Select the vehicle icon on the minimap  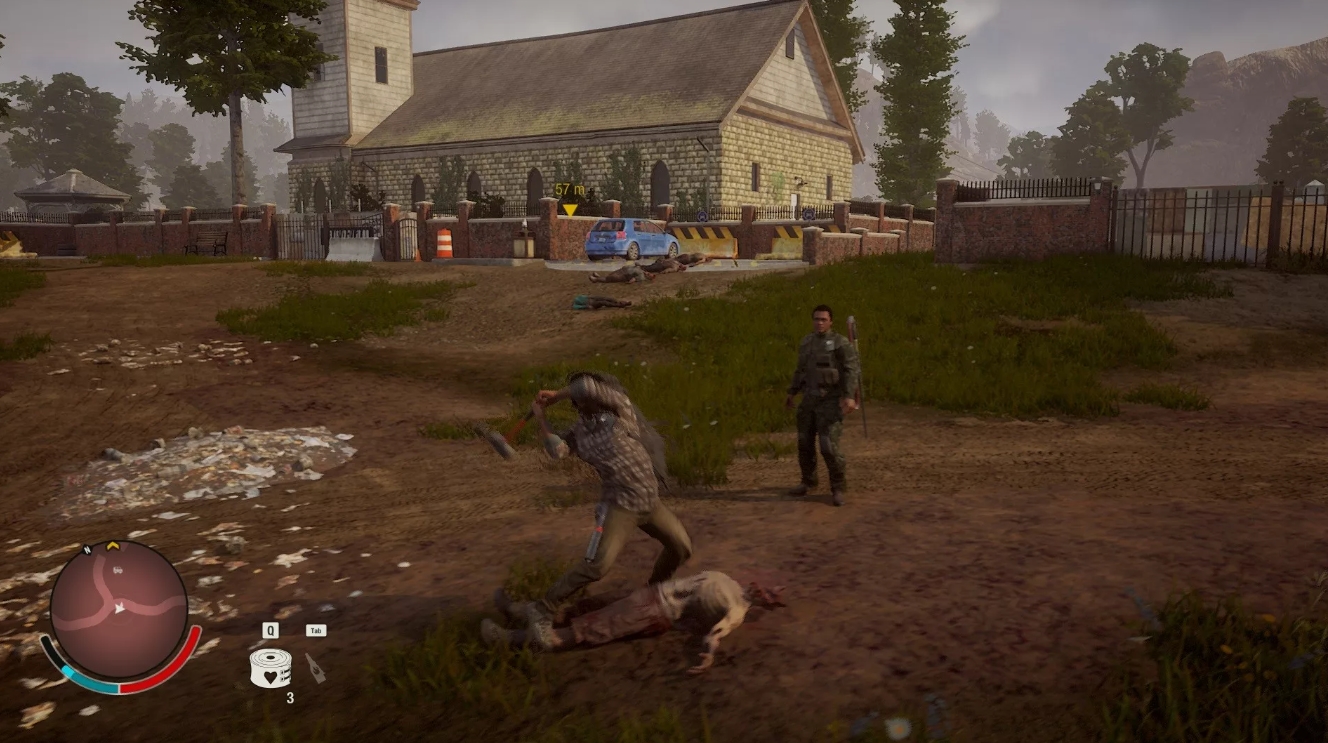tap(117, 570)
